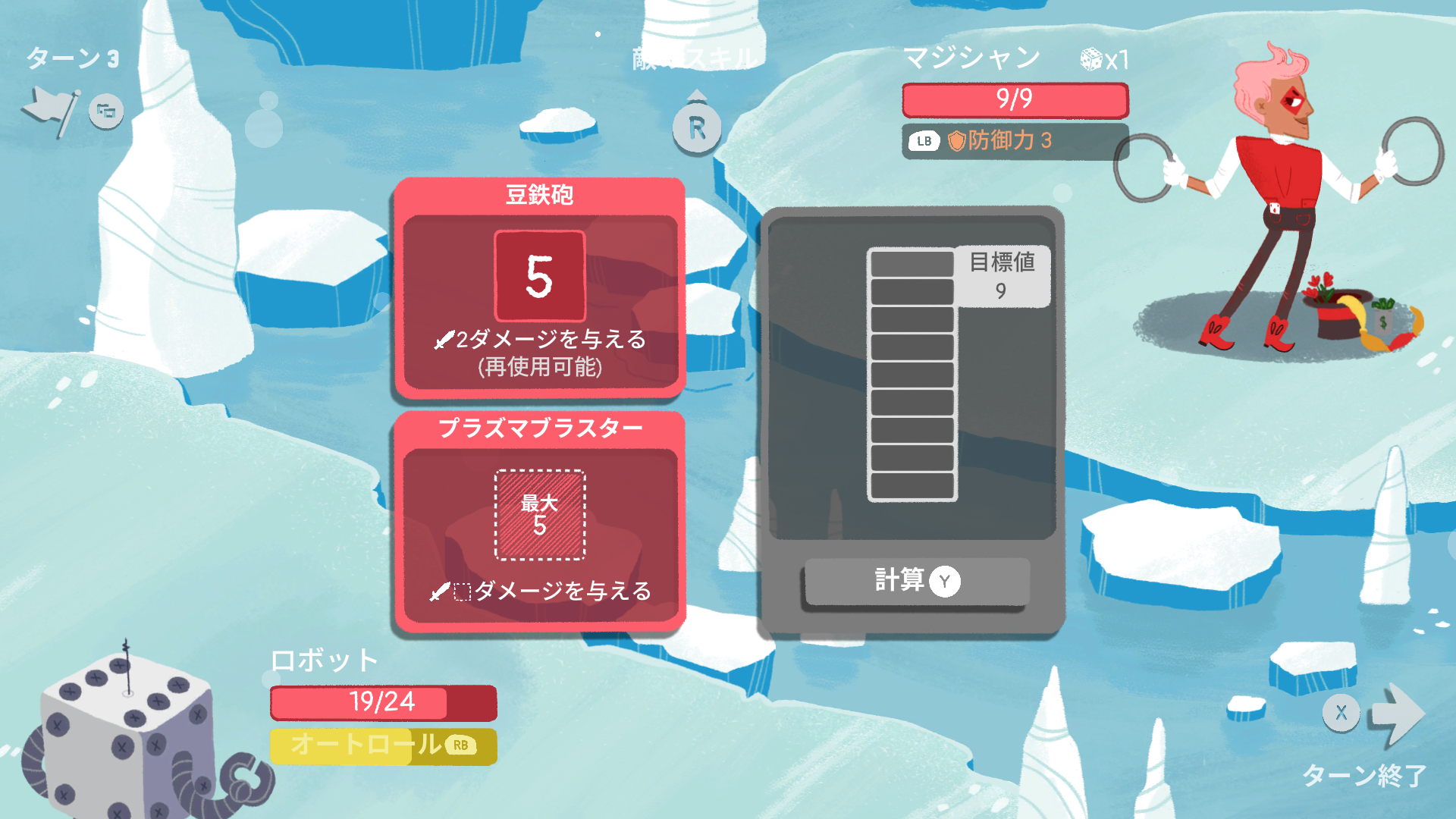Select the sword icon on 豆鉄砲 card
1456x819 pixels.
point(445,340)
